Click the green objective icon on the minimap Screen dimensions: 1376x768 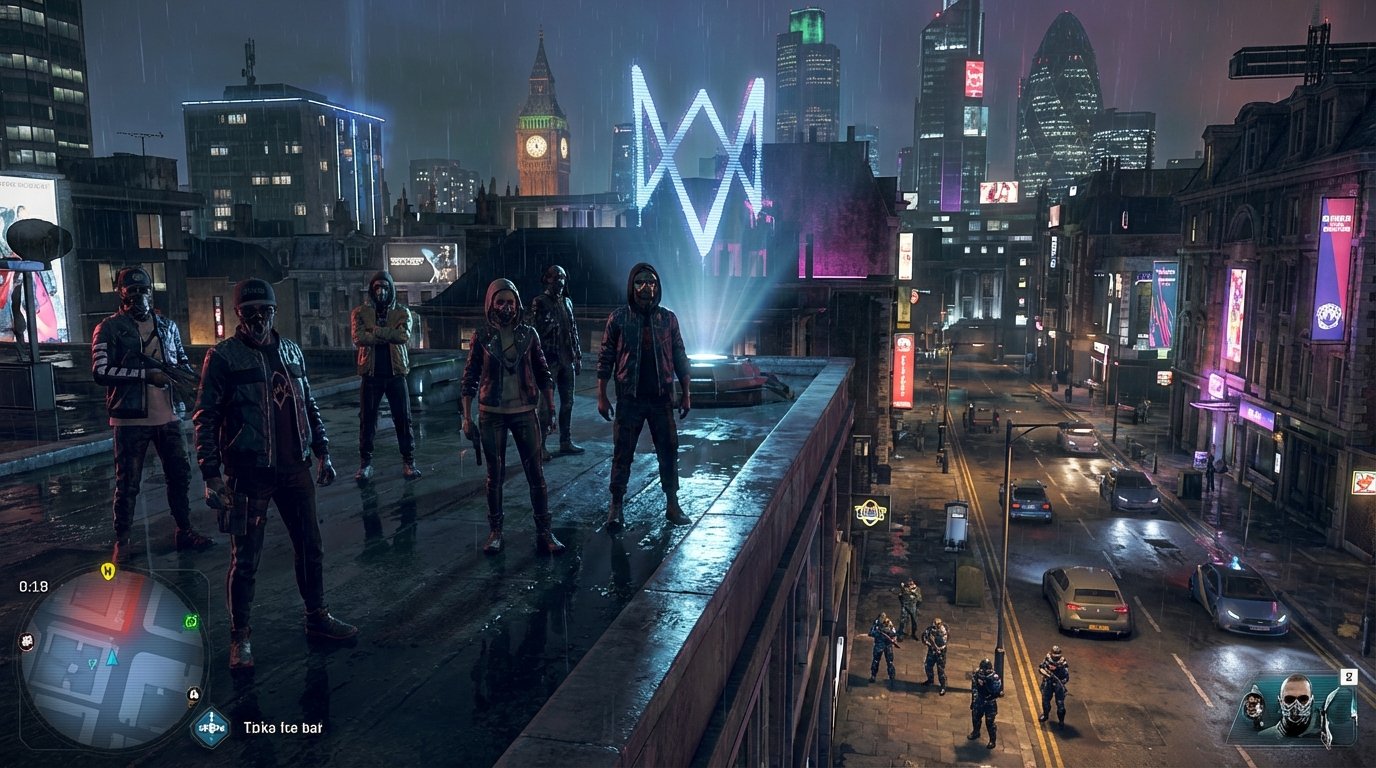(x=191, y=620)
